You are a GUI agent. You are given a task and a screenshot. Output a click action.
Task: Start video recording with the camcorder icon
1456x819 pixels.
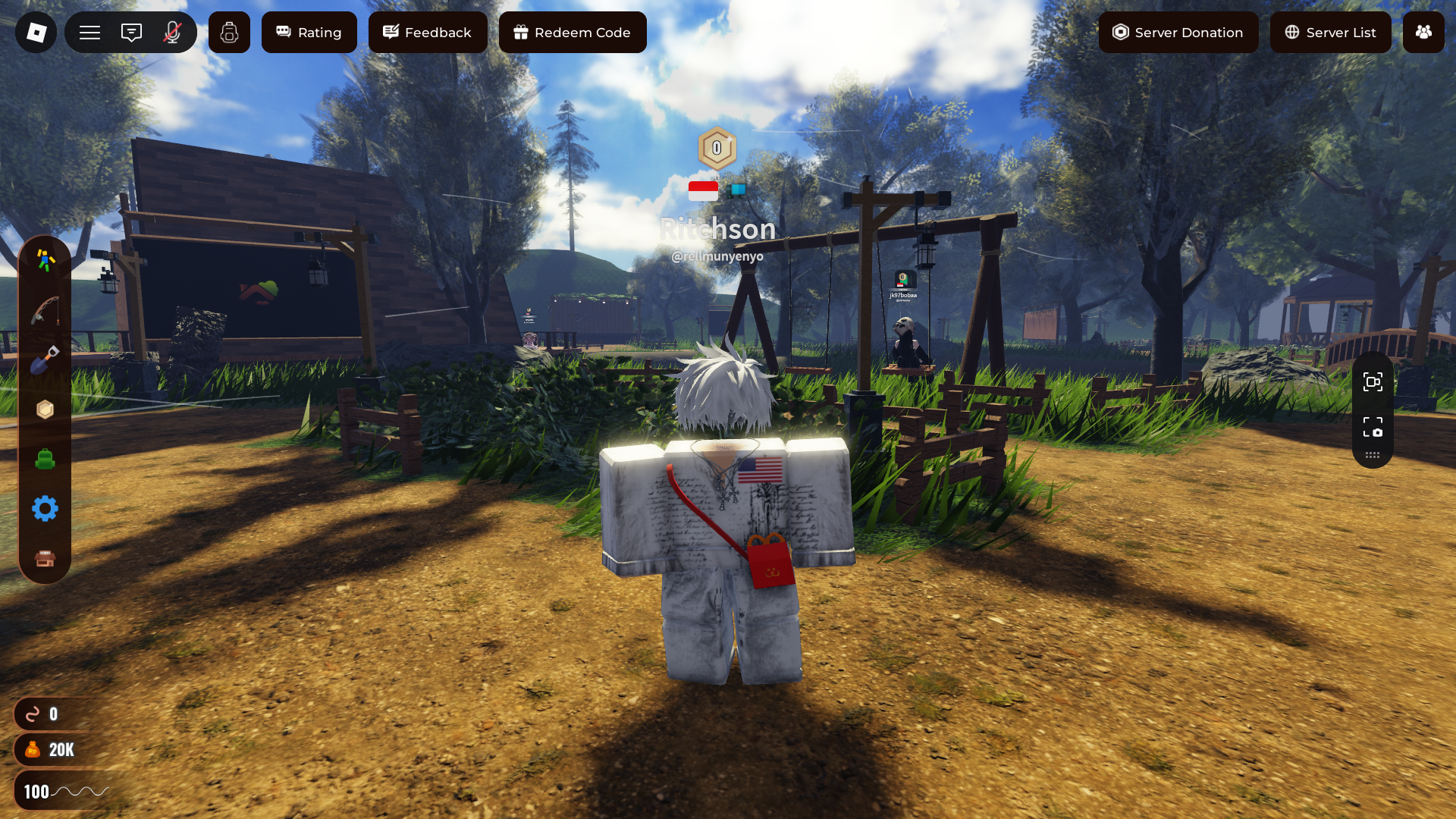[1373, 381]
